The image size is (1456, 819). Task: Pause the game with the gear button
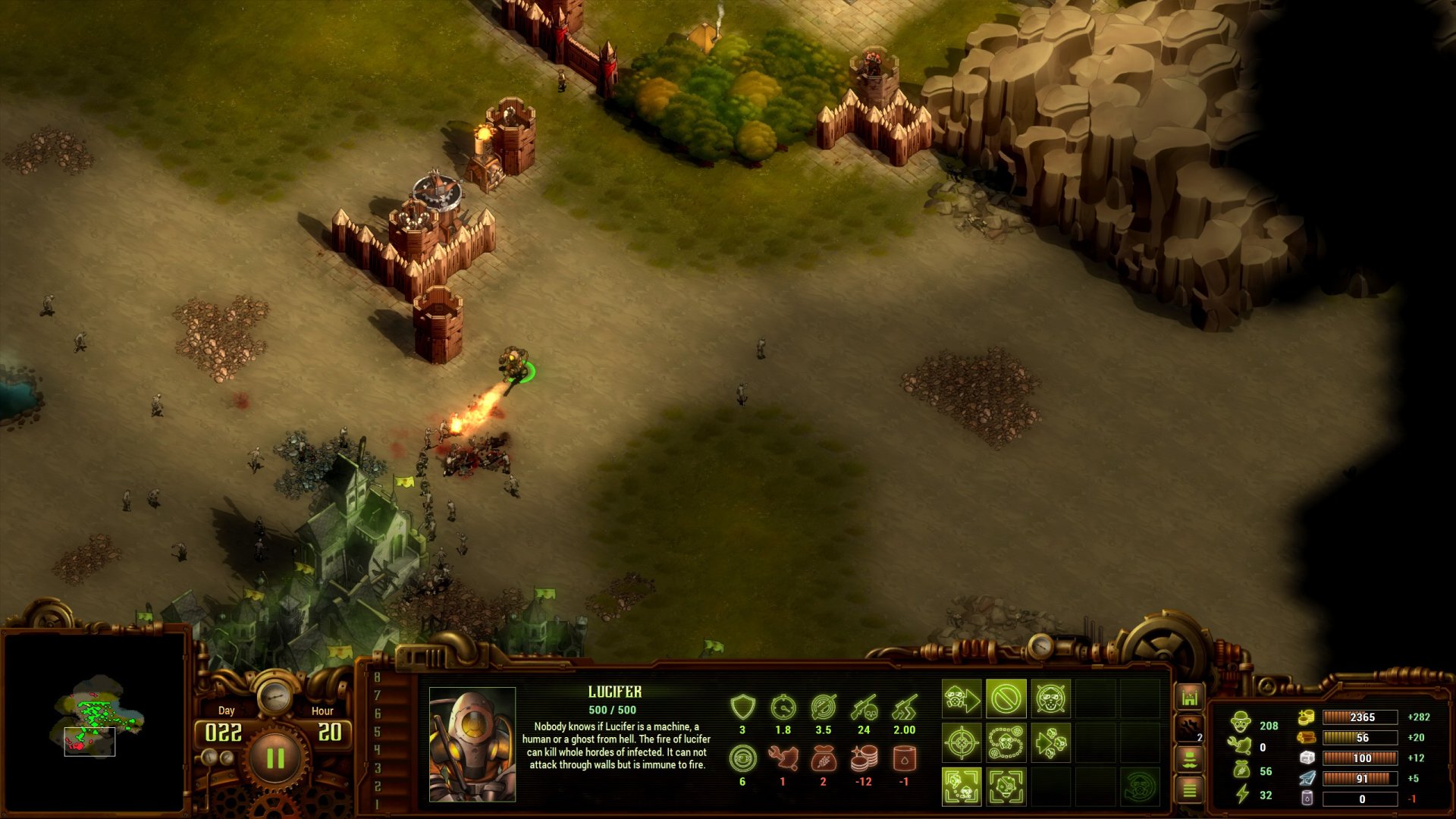[275, 758]
